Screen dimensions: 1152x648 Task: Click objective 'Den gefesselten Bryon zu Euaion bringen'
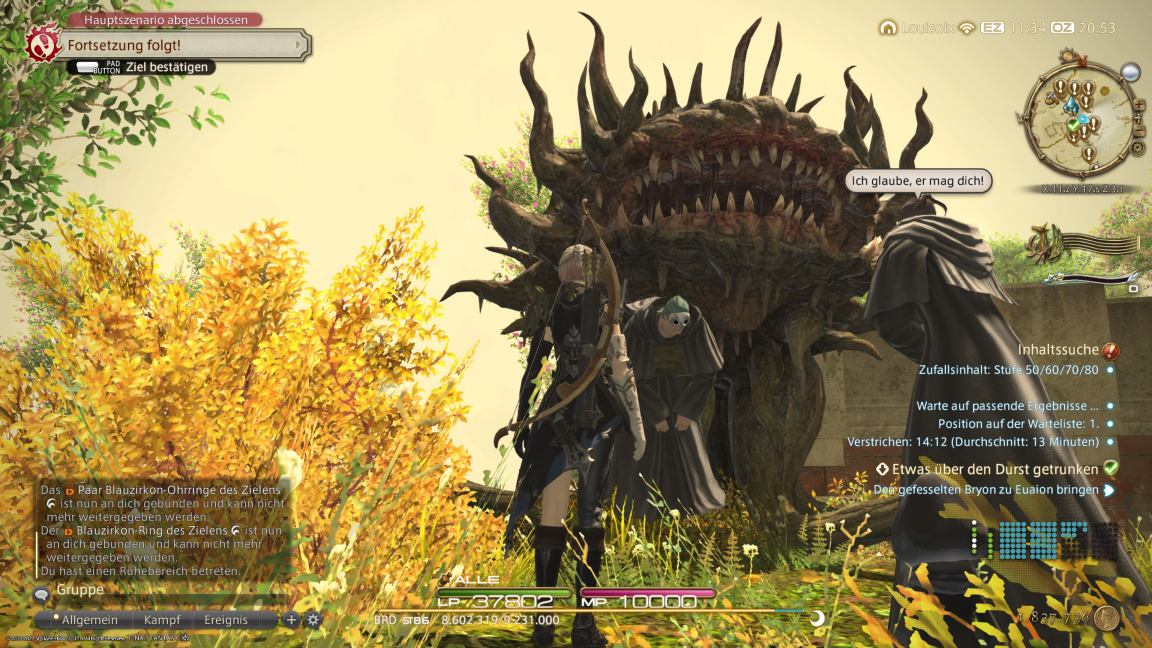(x=986, y=490)
